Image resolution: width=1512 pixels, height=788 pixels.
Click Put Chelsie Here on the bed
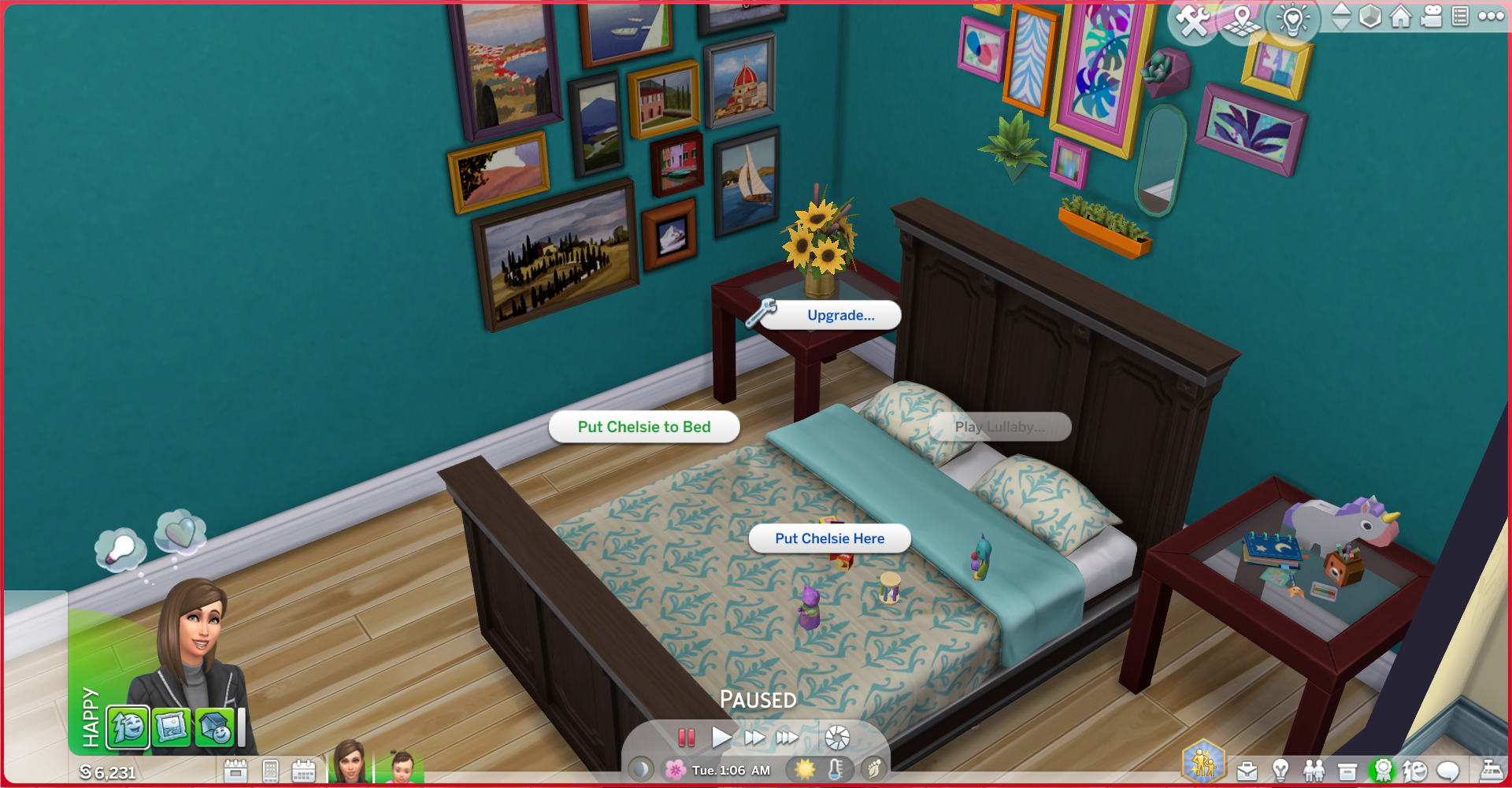pos(830,538)
